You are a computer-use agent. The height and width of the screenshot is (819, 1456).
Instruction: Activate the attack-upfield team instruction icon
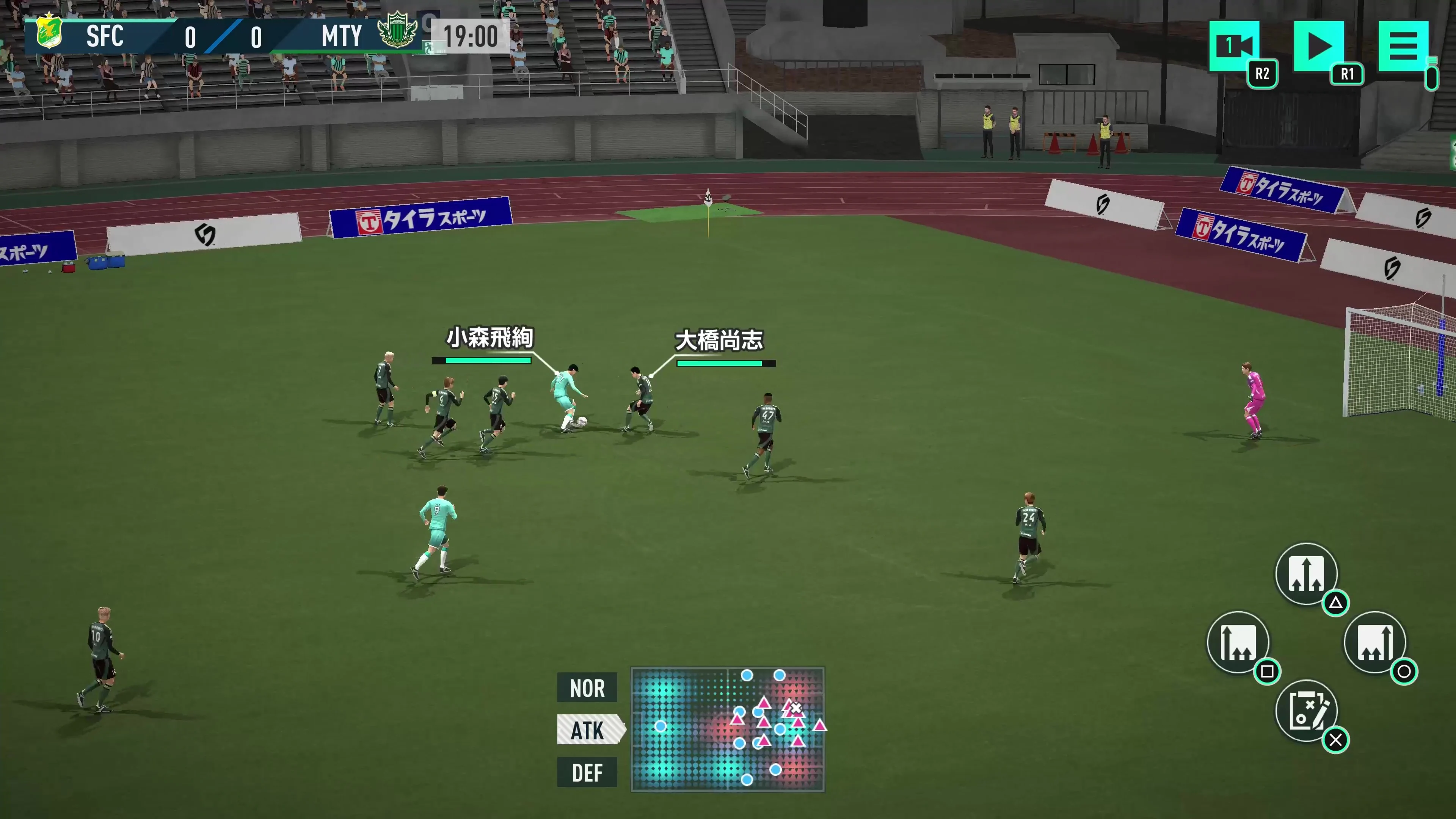[1307, 574]
